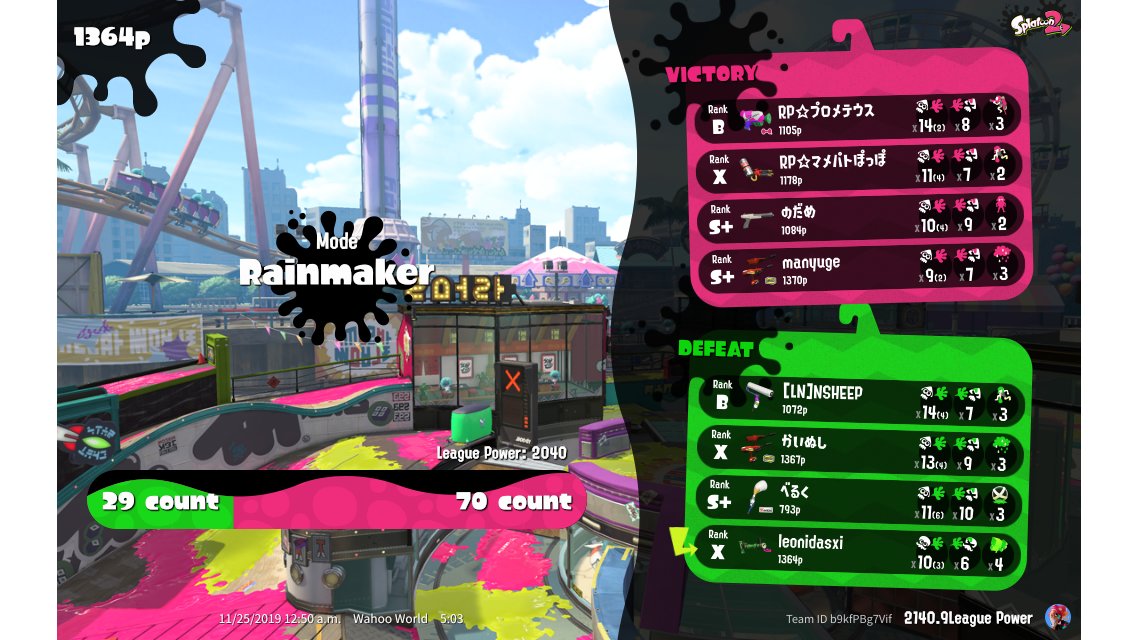Click the Splatoon 2 logo
This screenshot has width=1138, height=640.
click(x=1040, y=25)
